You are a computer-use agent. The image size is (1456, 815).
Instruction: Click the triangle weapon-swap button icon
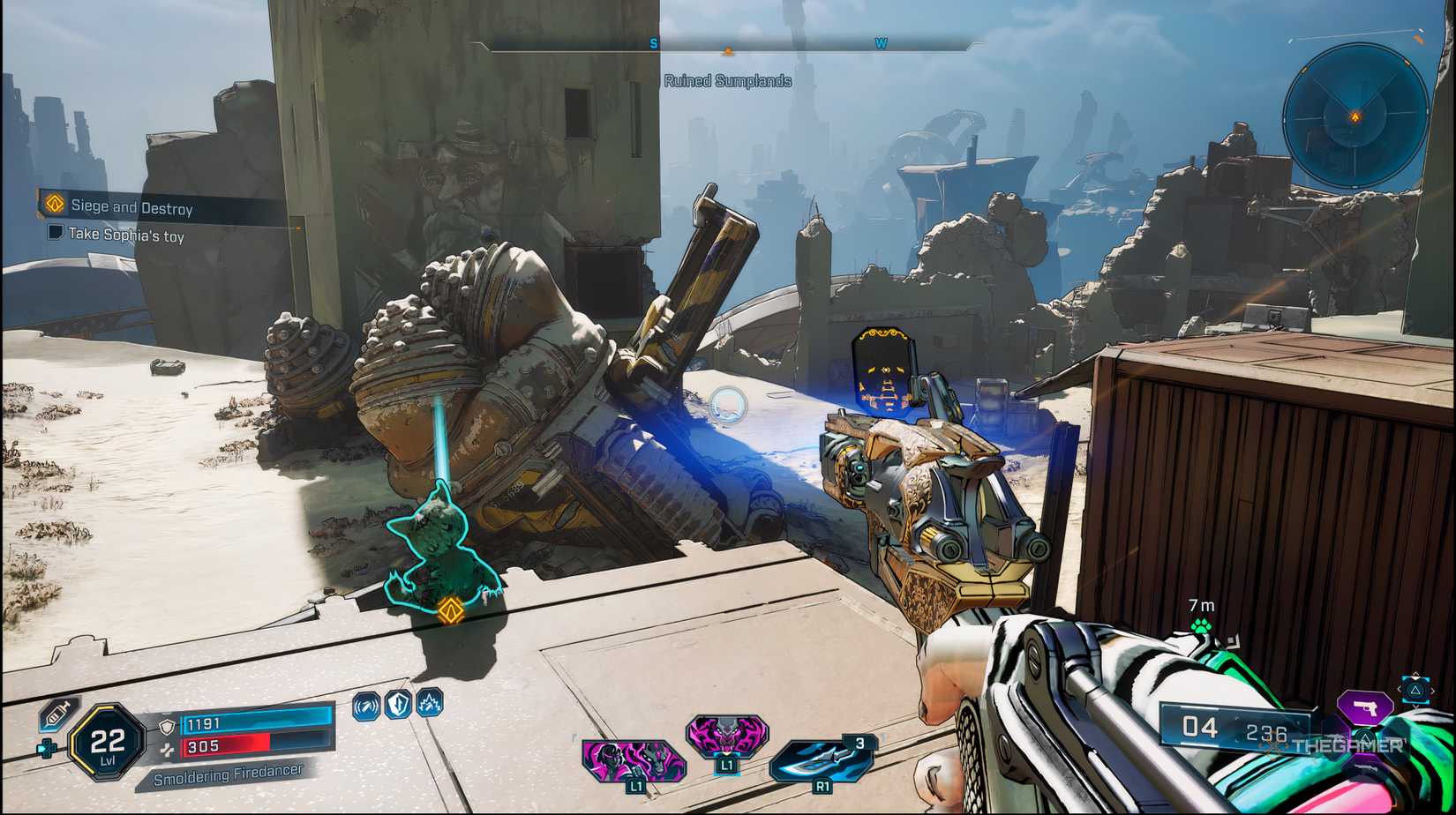pyautogui.click(x=1415, y=690)
